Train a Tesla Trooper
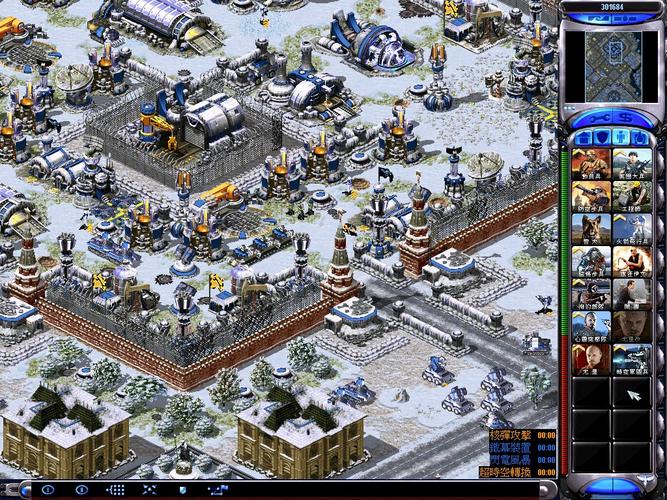Screen dimensions: 667x500 point(592,261)
